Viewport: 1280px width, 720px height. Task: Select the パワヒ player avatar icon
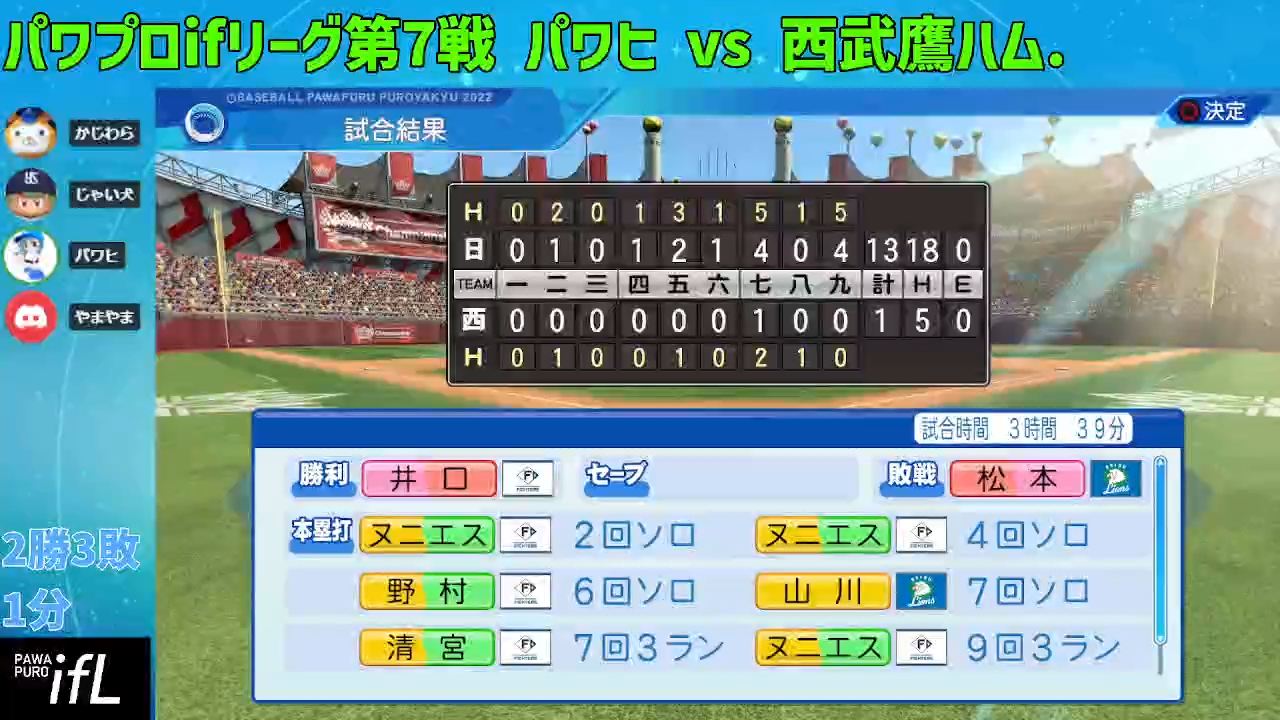tap(31, 255)
